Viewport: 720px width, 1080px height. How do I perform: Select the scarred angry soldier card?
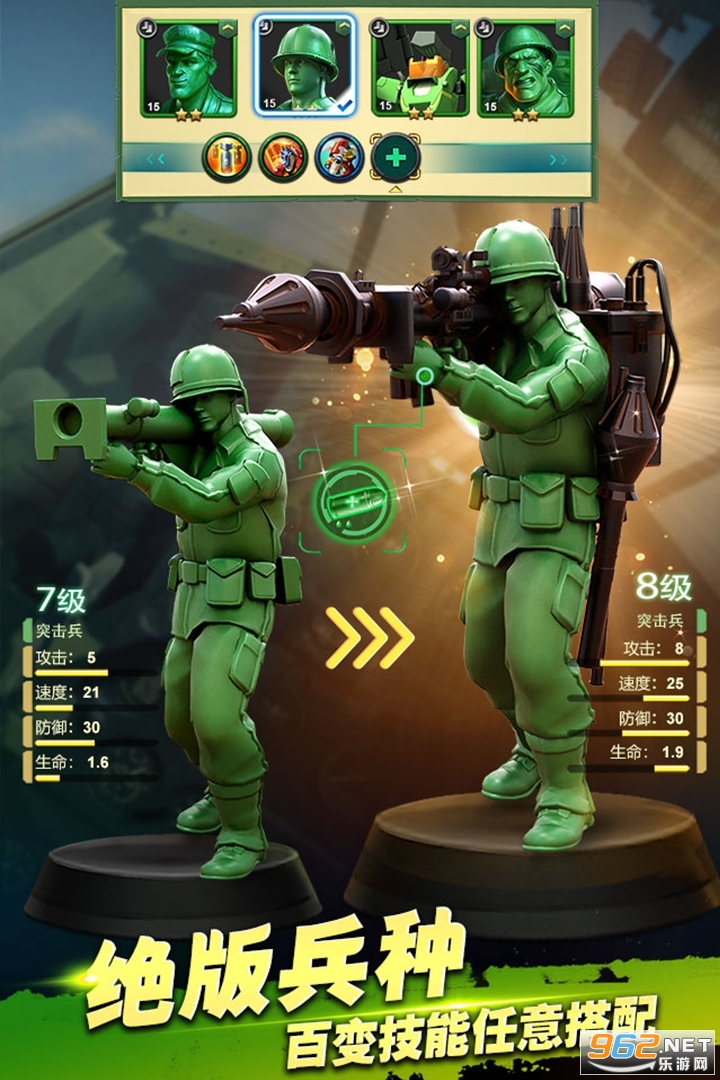pos(525,67)
